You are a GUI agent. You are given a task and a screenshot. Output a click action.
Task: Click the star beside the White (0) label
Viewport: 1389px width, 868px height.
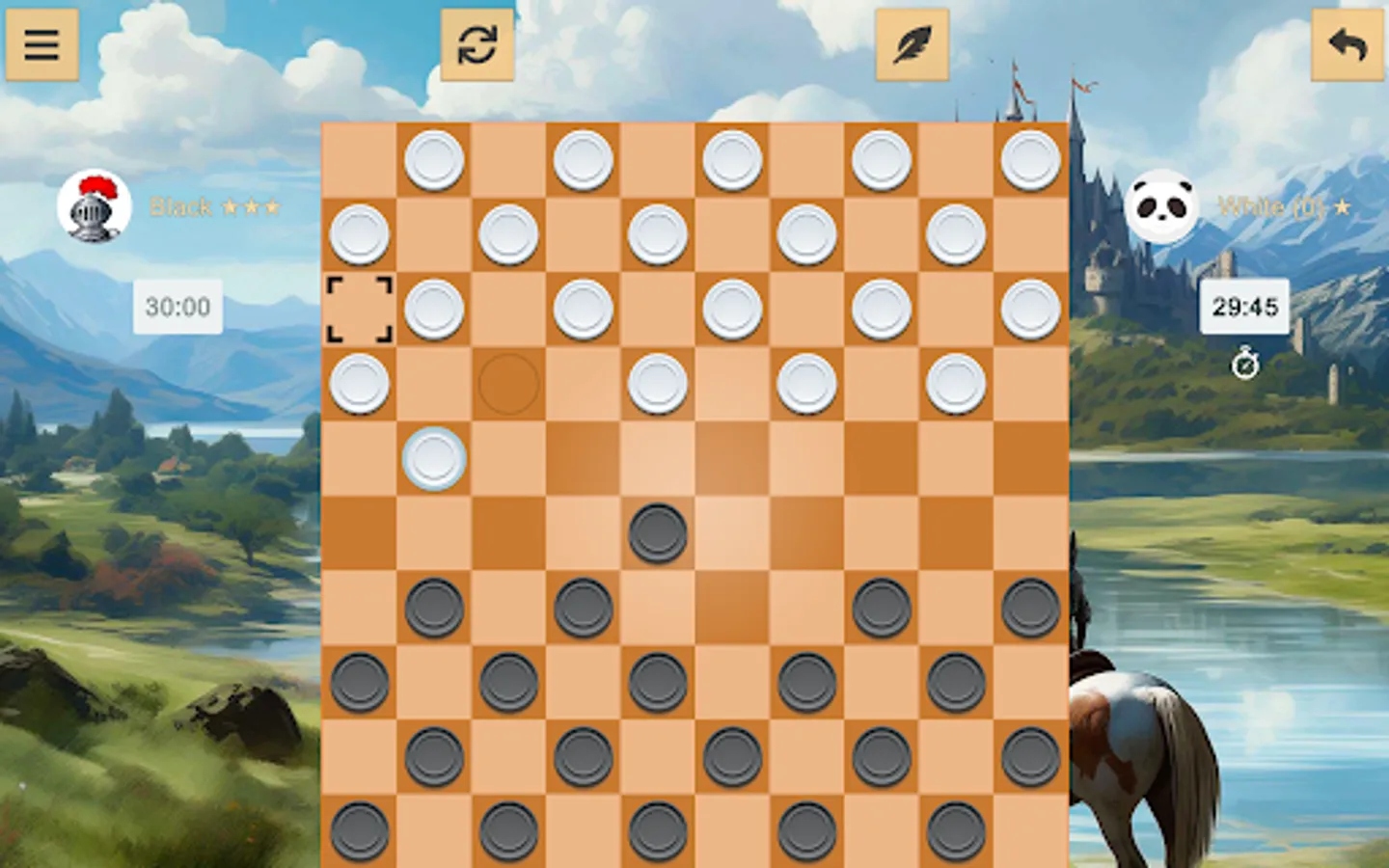(1345, 206)
